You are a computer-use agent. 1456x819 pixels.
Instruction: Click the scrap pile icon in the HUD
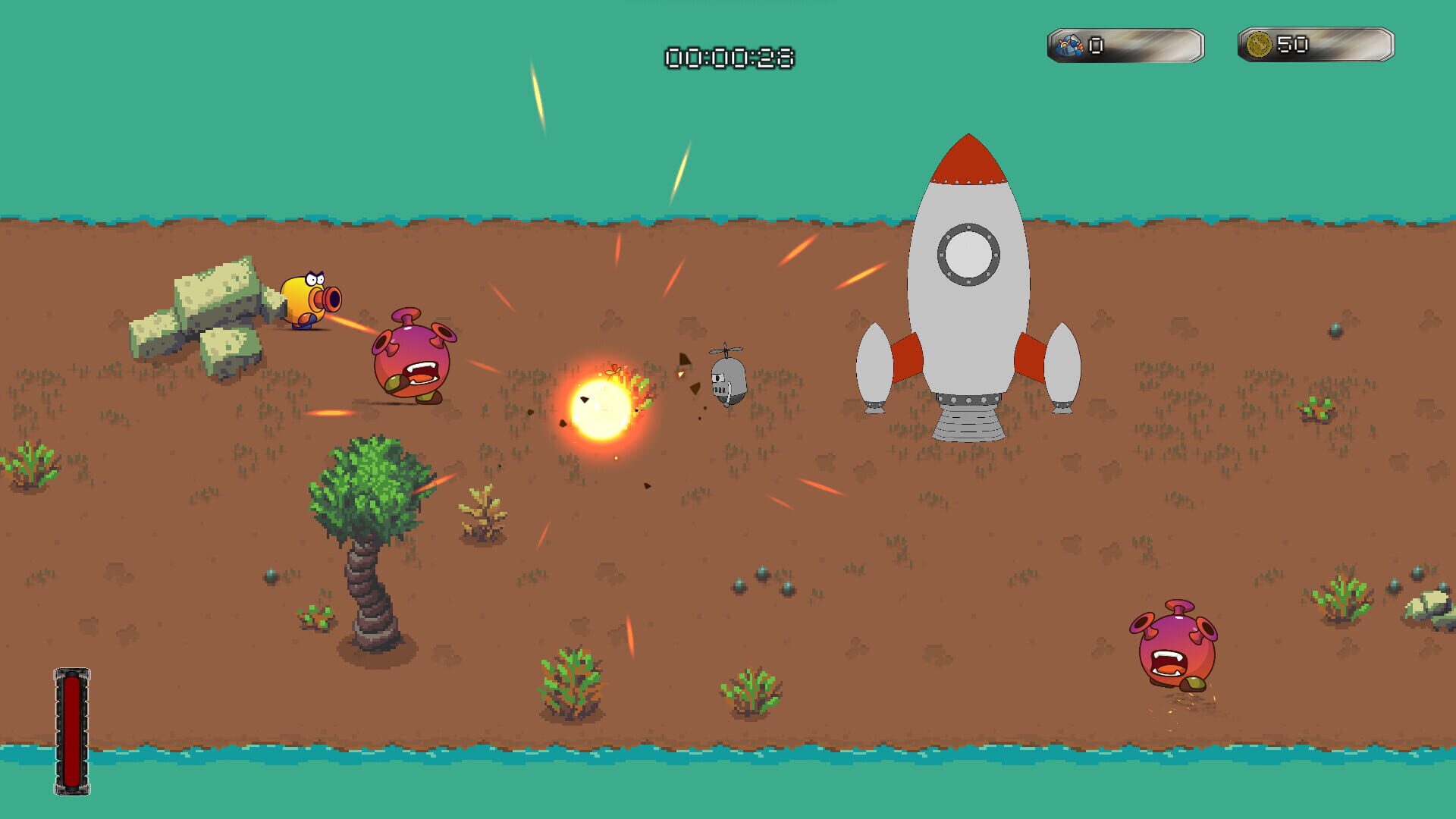tap(1069, 45)
